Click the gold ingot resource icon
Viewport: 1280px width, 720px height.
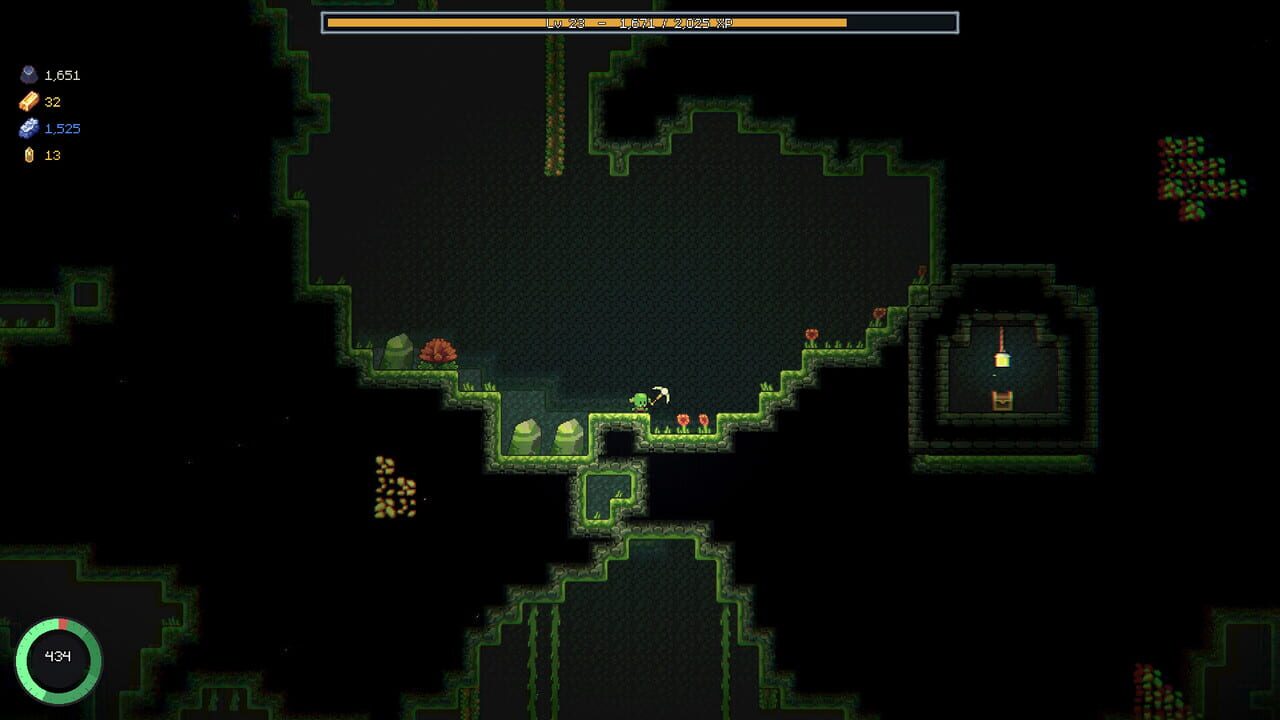[x=29, y=101]
